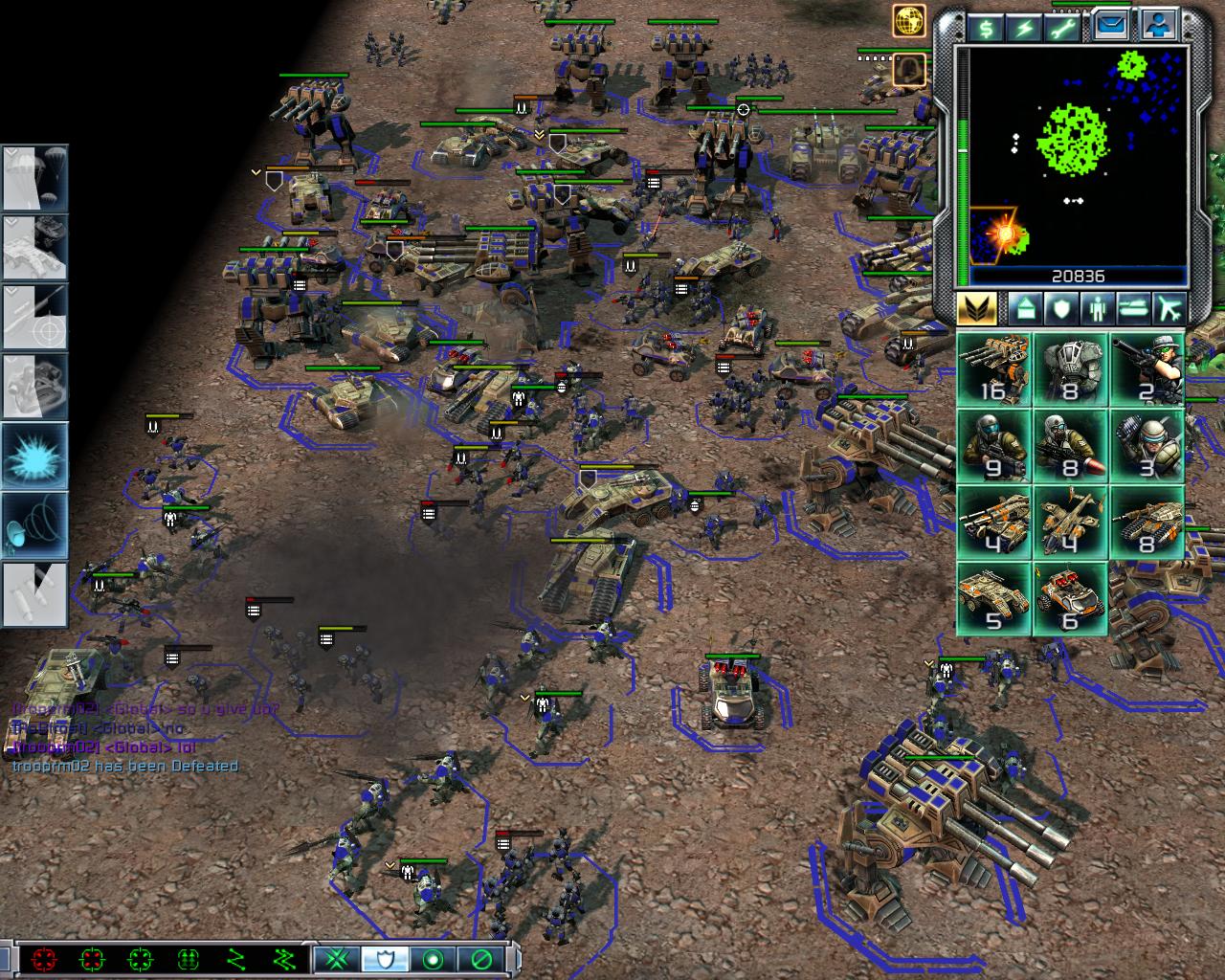The width and height of the screenshot is (1225, 980).
Task: Activate the Shockwave Artillery support power
Action: point(34,456)
